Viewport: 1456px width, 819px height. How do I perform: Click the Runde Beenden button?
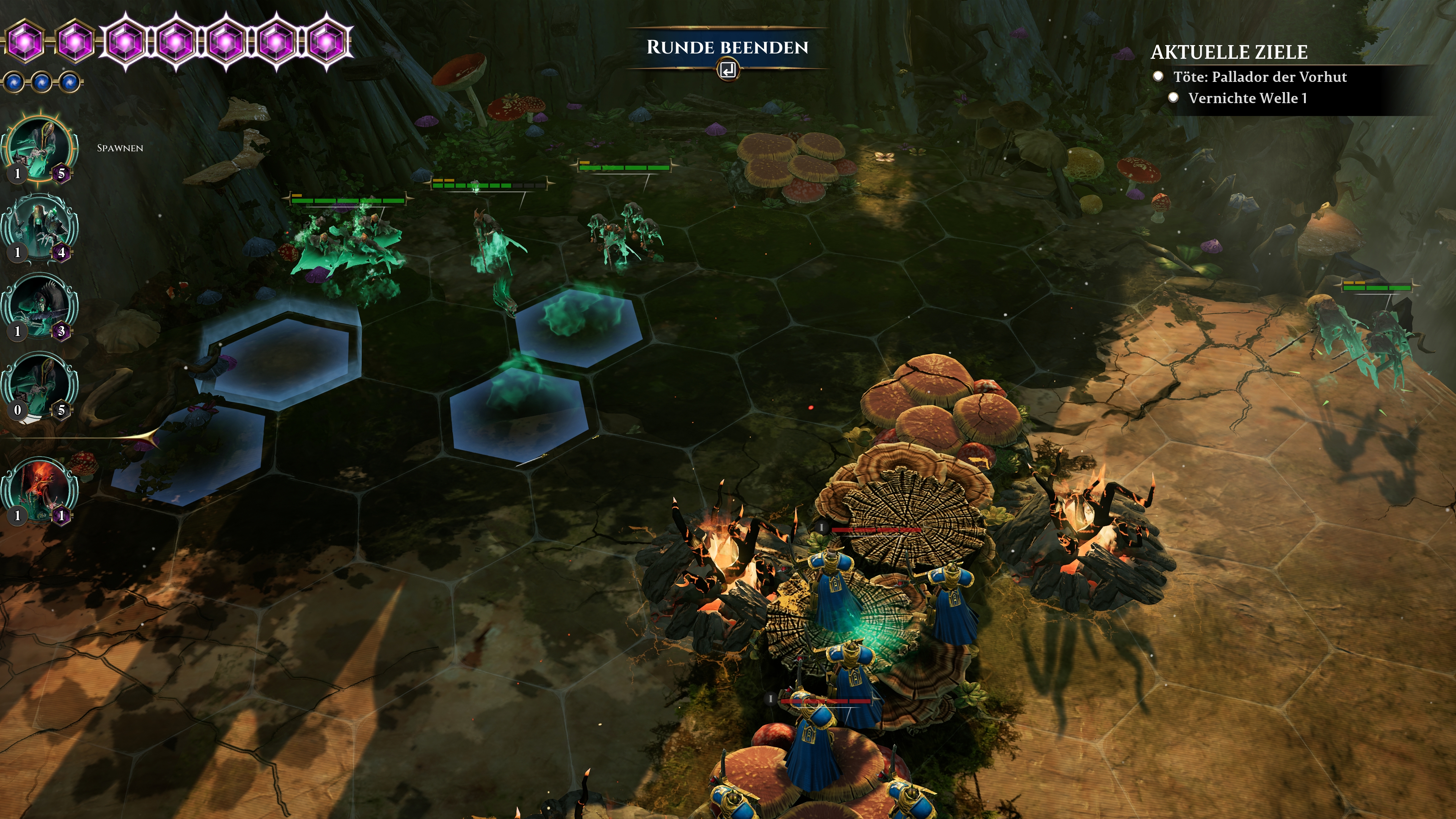coord(727,48)
